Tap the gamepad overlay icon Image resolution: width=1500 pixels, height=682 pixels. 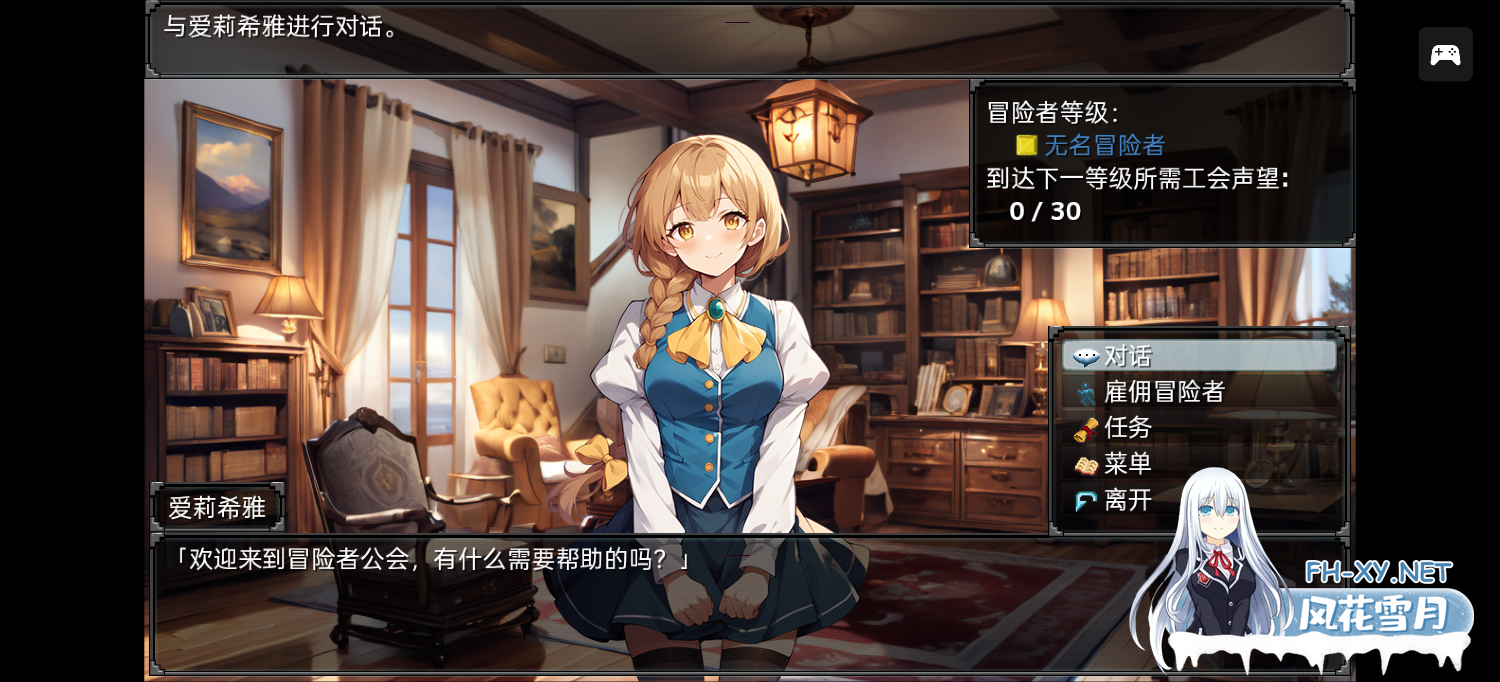(x=1445, y=54)
